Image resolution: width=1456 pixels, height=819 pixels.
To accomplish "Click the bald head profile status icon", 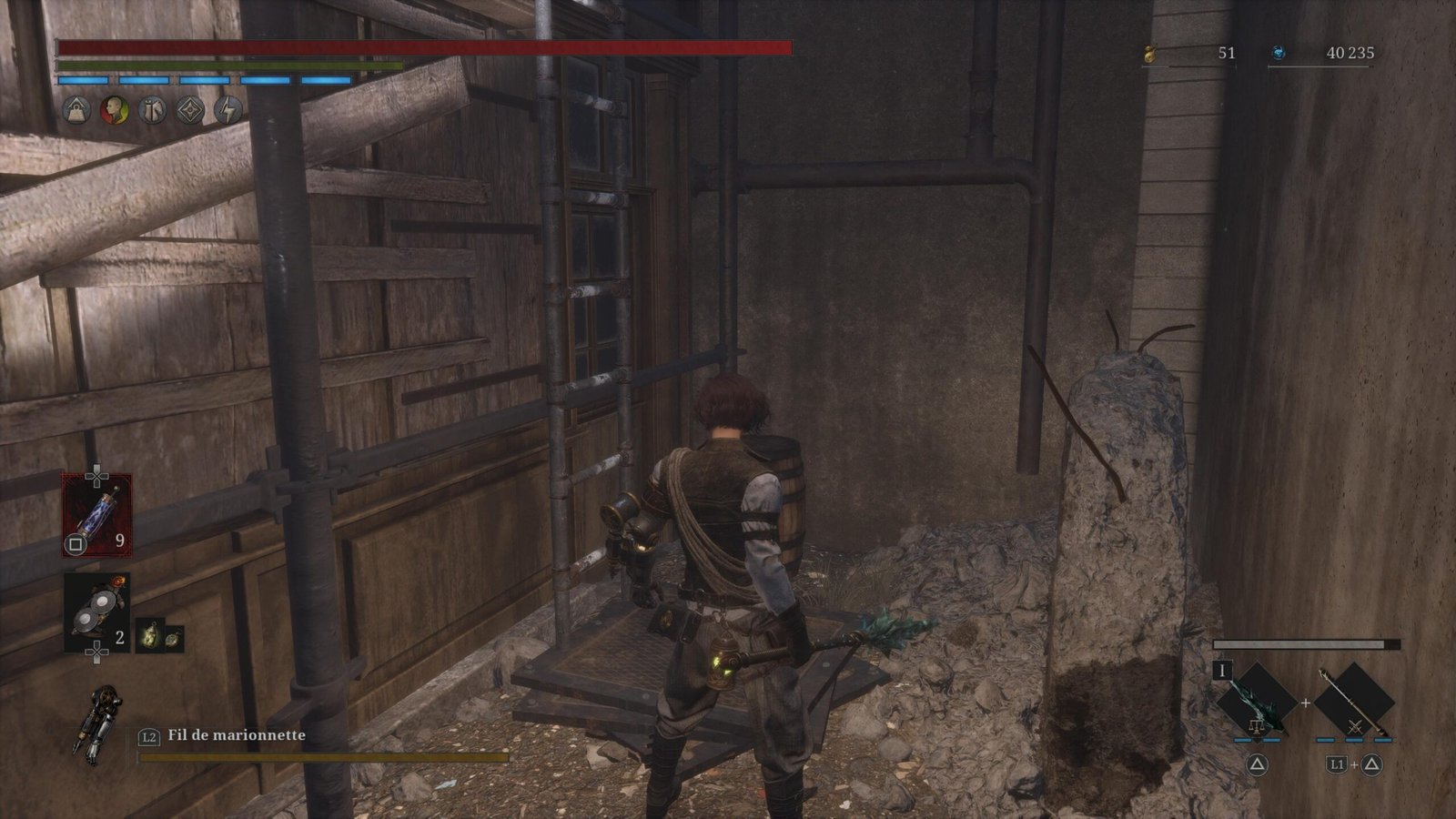I will (x=115, y=111).
